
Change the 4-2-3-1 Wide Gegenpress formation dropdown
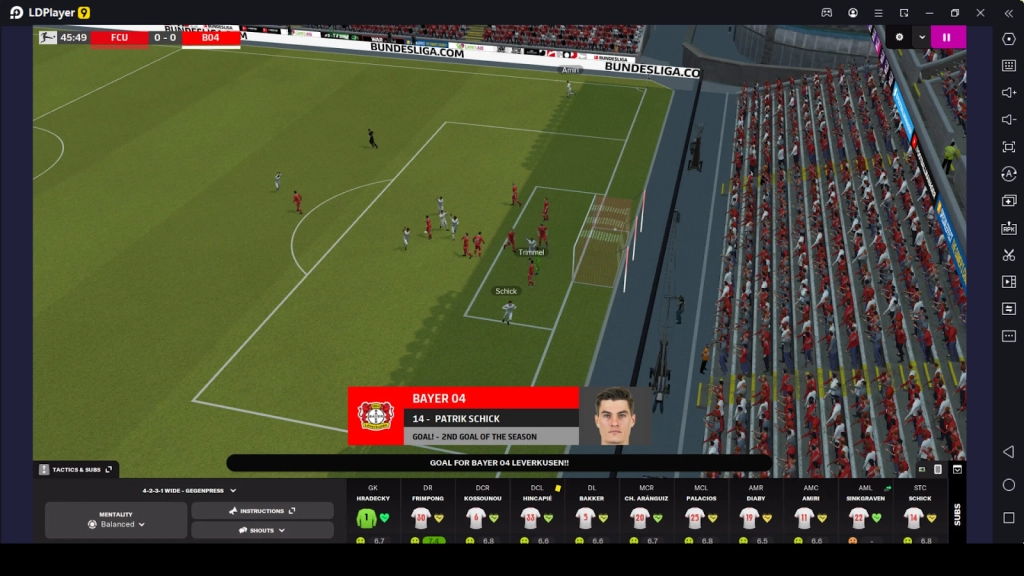pos(189,491)
